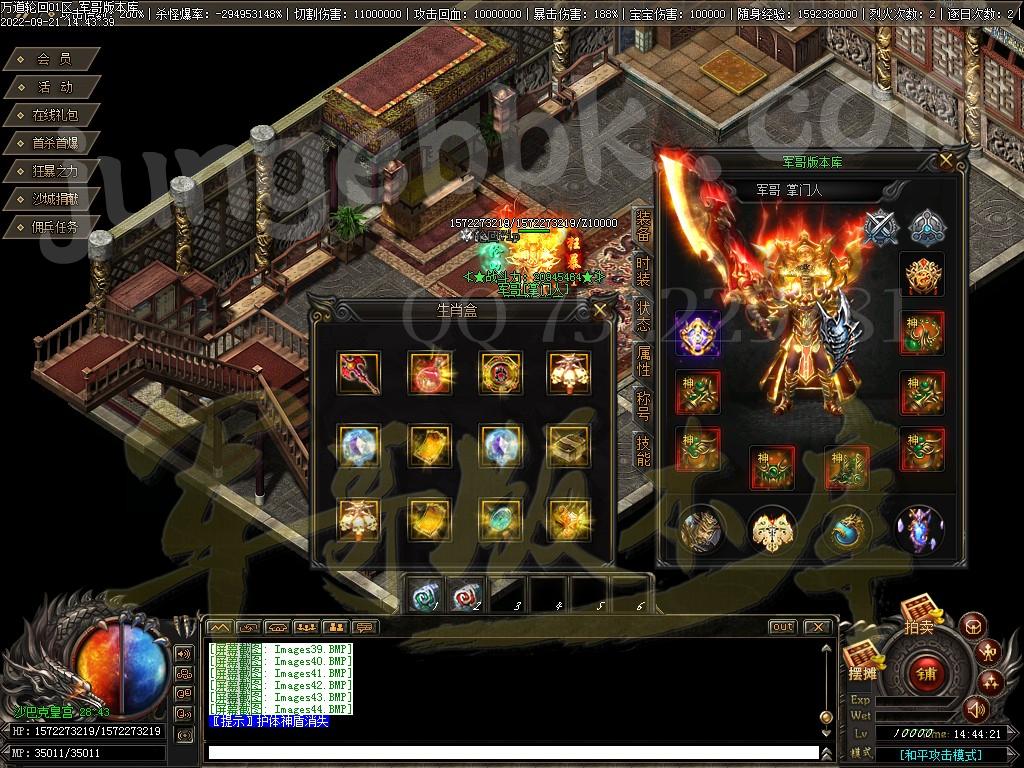The height and width of the screenshot is (768, 1024).
Task: Click the chat panel's out button
Action: [x=782, y=627]
